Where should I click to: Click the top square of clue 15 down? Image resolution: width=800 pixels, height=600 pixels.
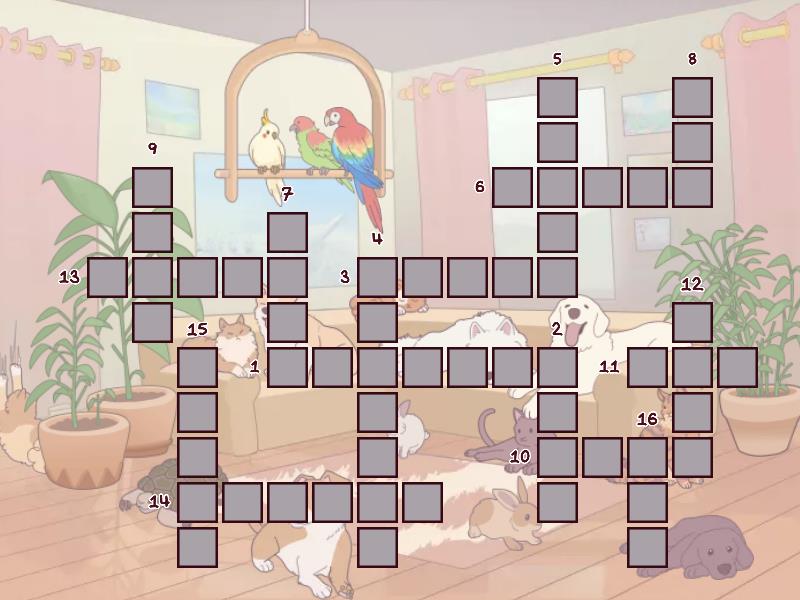click(x=197, y=367)
